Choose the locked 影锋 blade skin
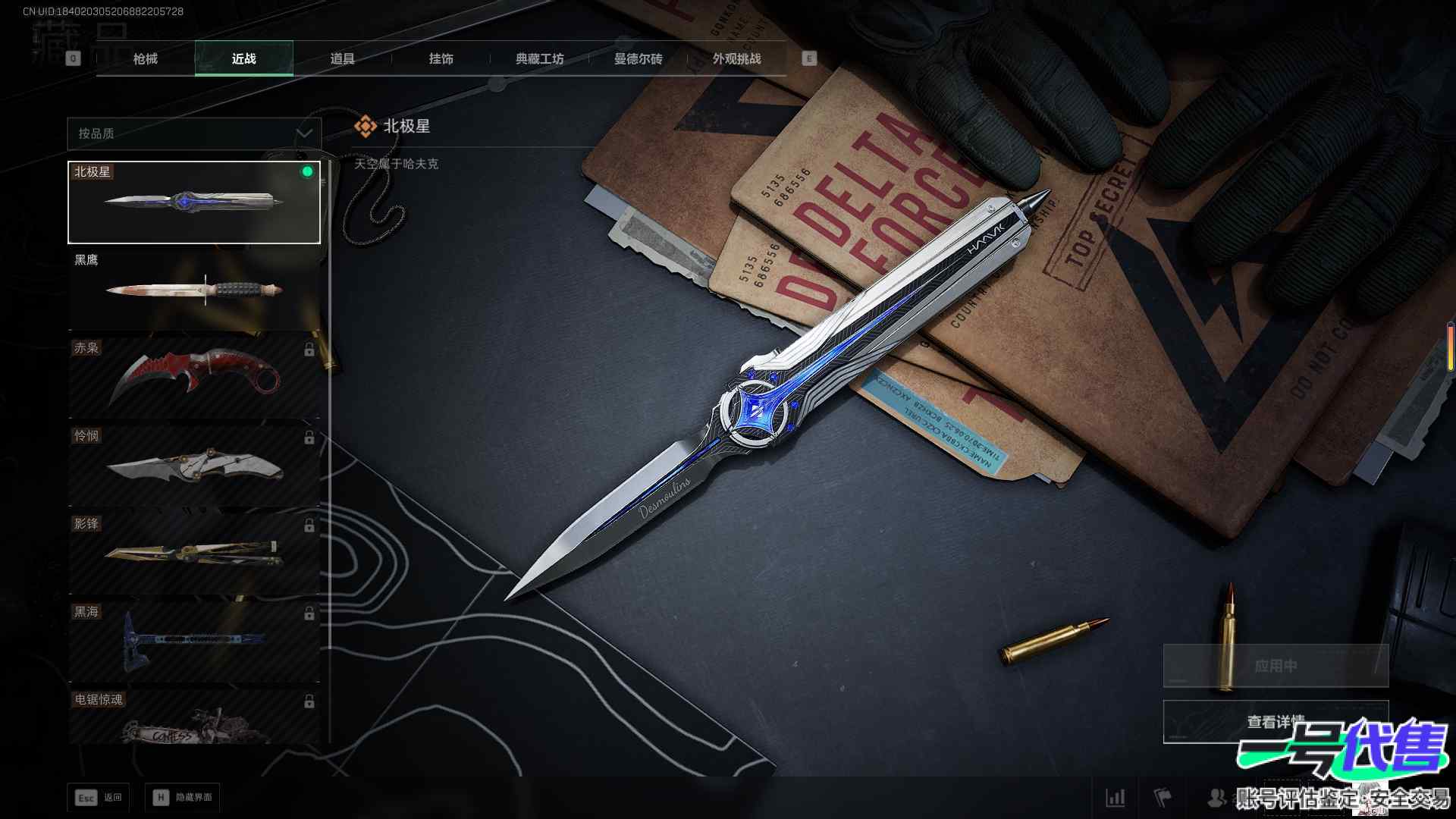 click(x=194, y=554)
